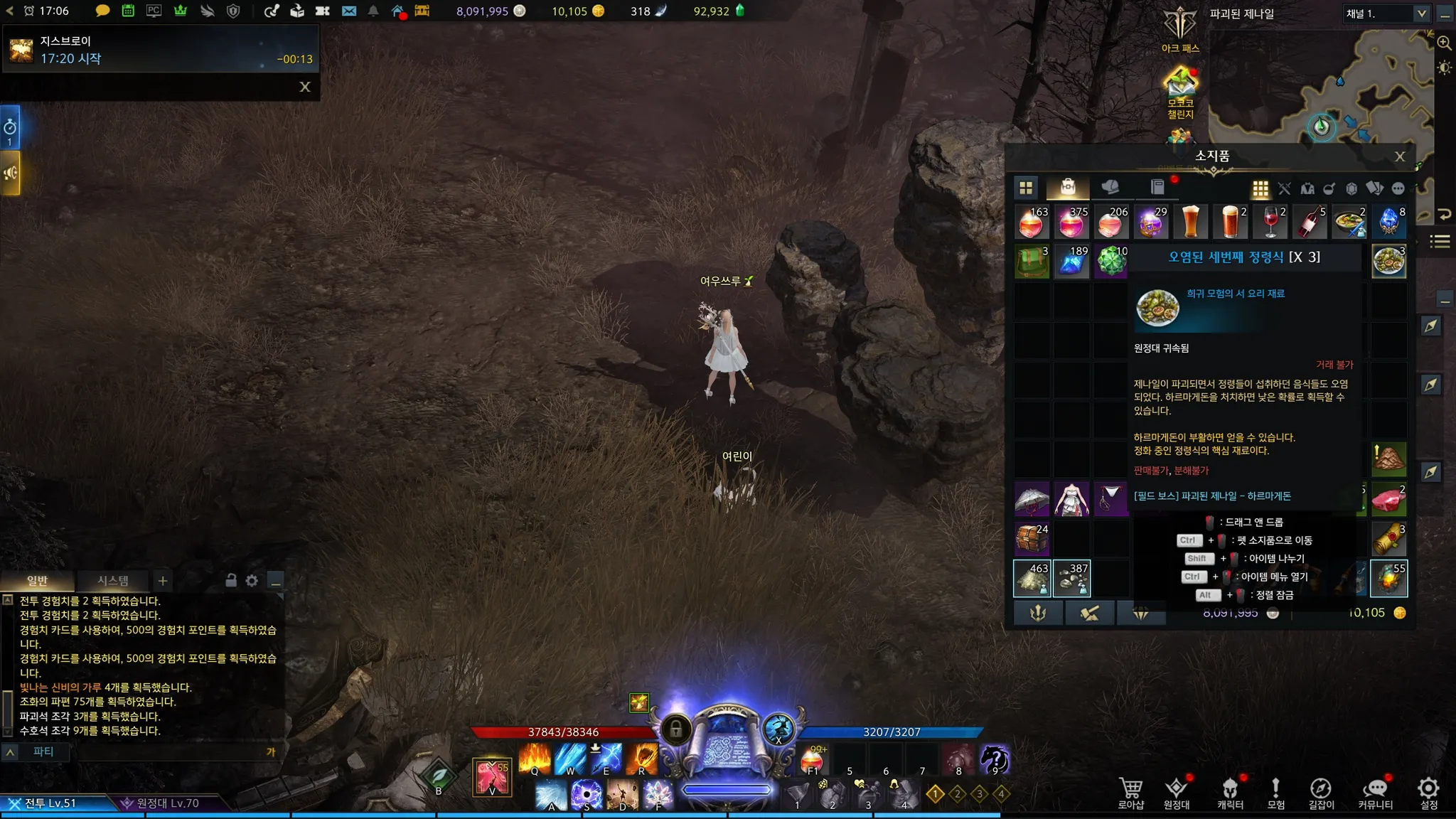Open the 원정대 expedition menu
The height and width of the screenshot is (819, 1456).
pos(1177,792)
